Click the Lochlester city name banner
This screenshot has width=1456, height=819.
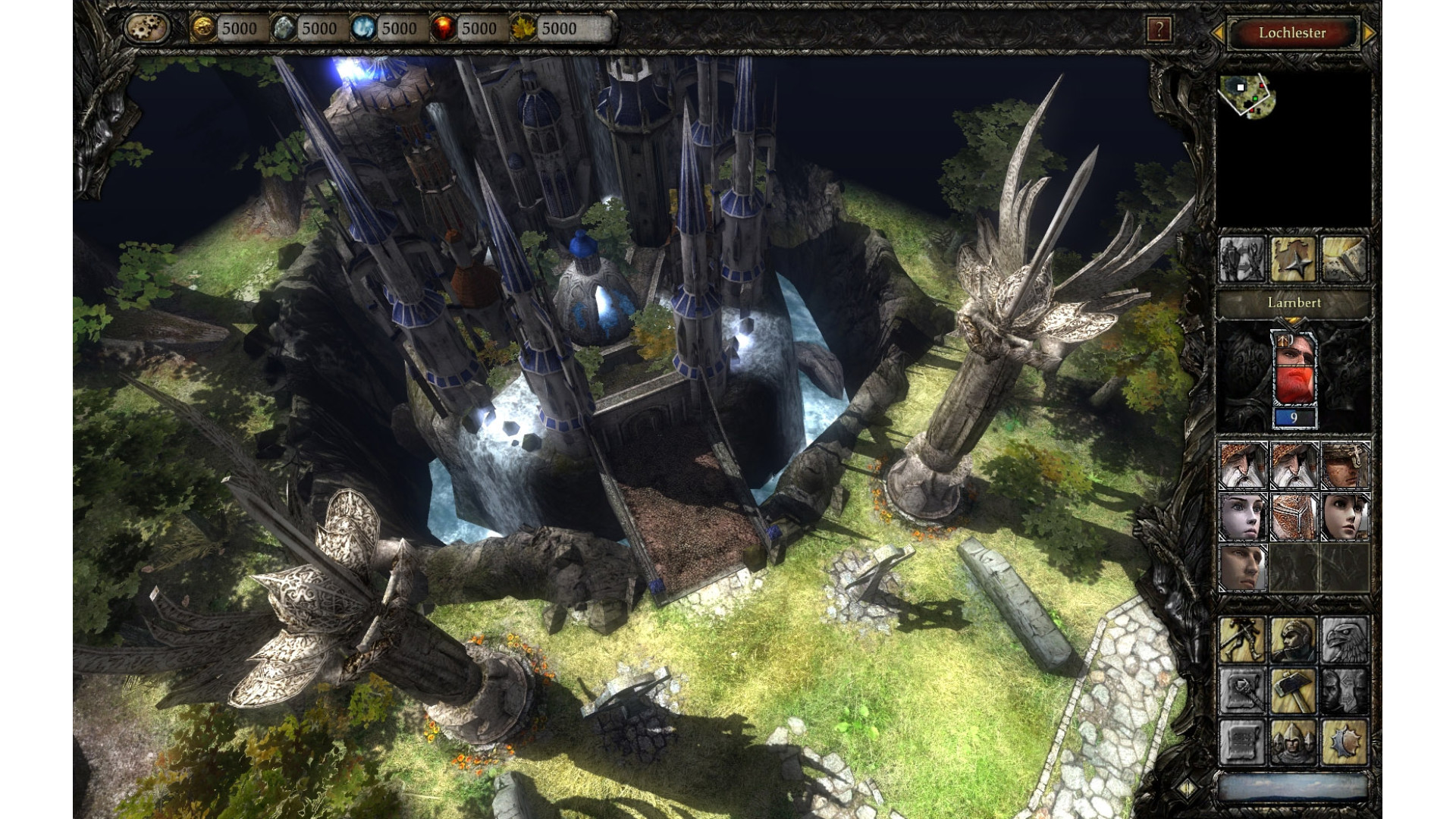(1292, 33)
